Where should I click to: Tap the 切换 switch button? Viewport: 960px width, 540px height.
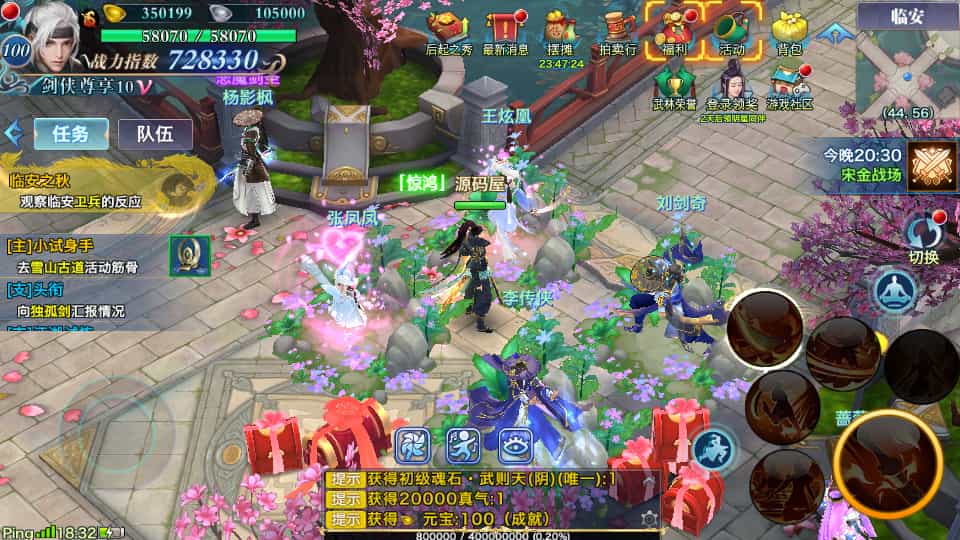(x=924, y=238)
